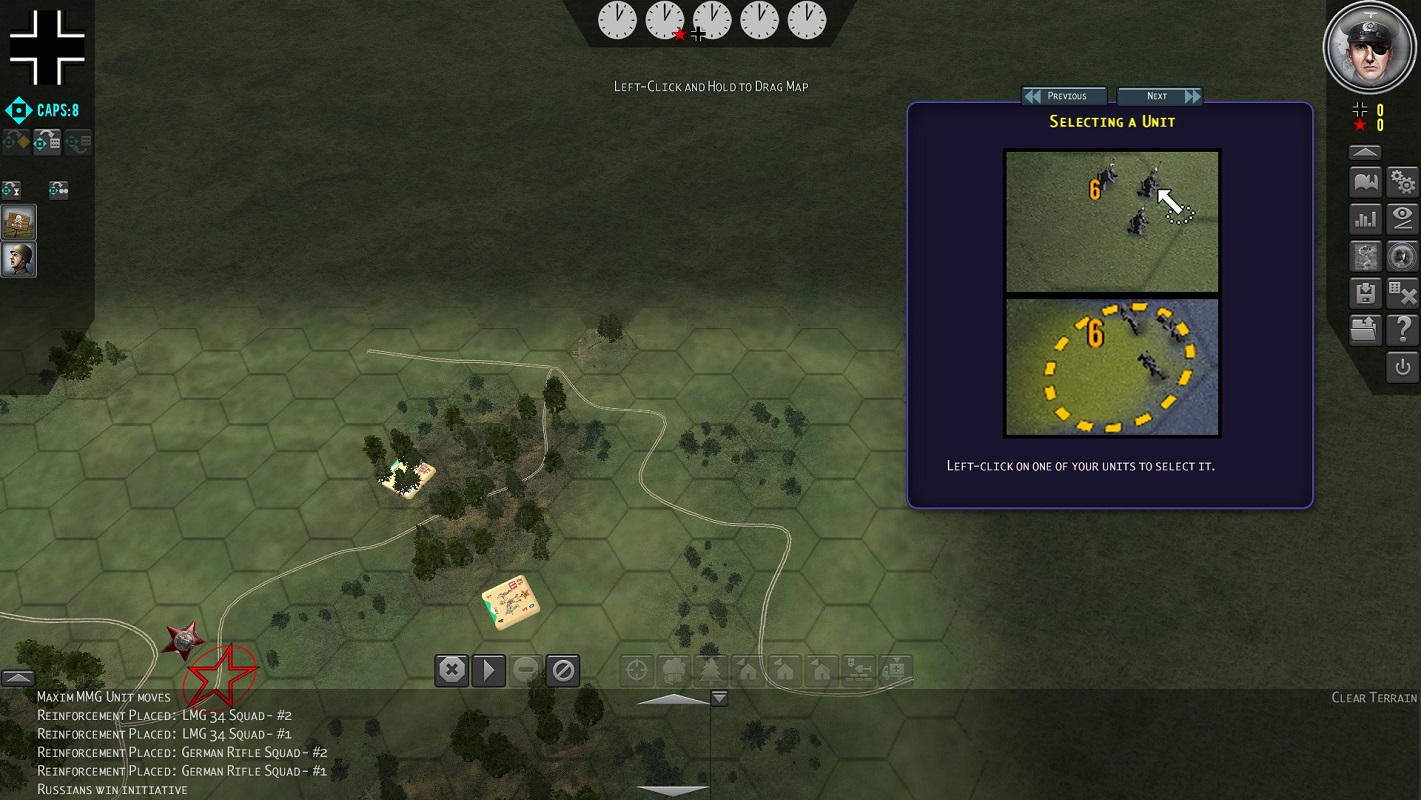Screen dimensions: 1421x800
Task: Click the commander portrait with eyepatch
Action: click(1368, 46)
